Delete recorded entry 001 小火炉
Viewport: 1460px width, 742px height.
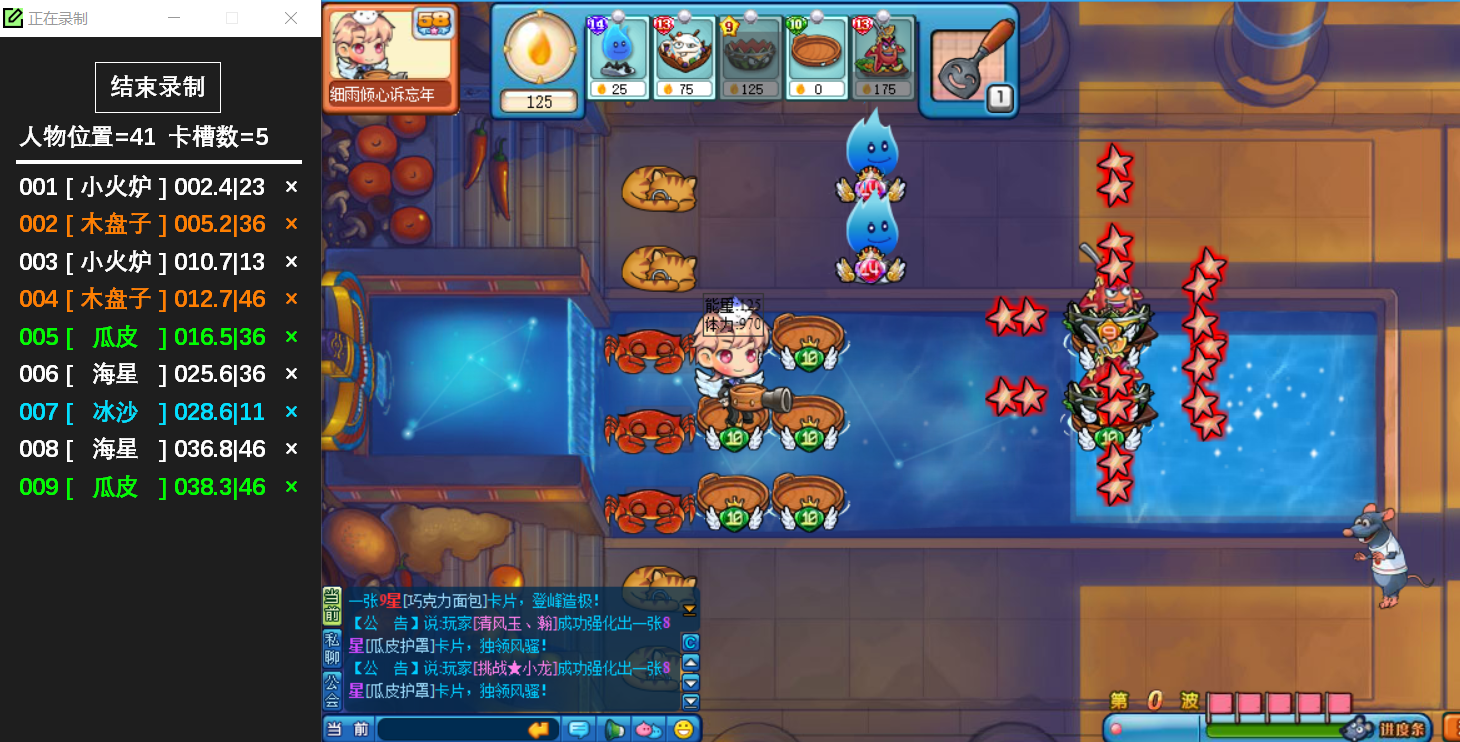[x=291, y=187]
